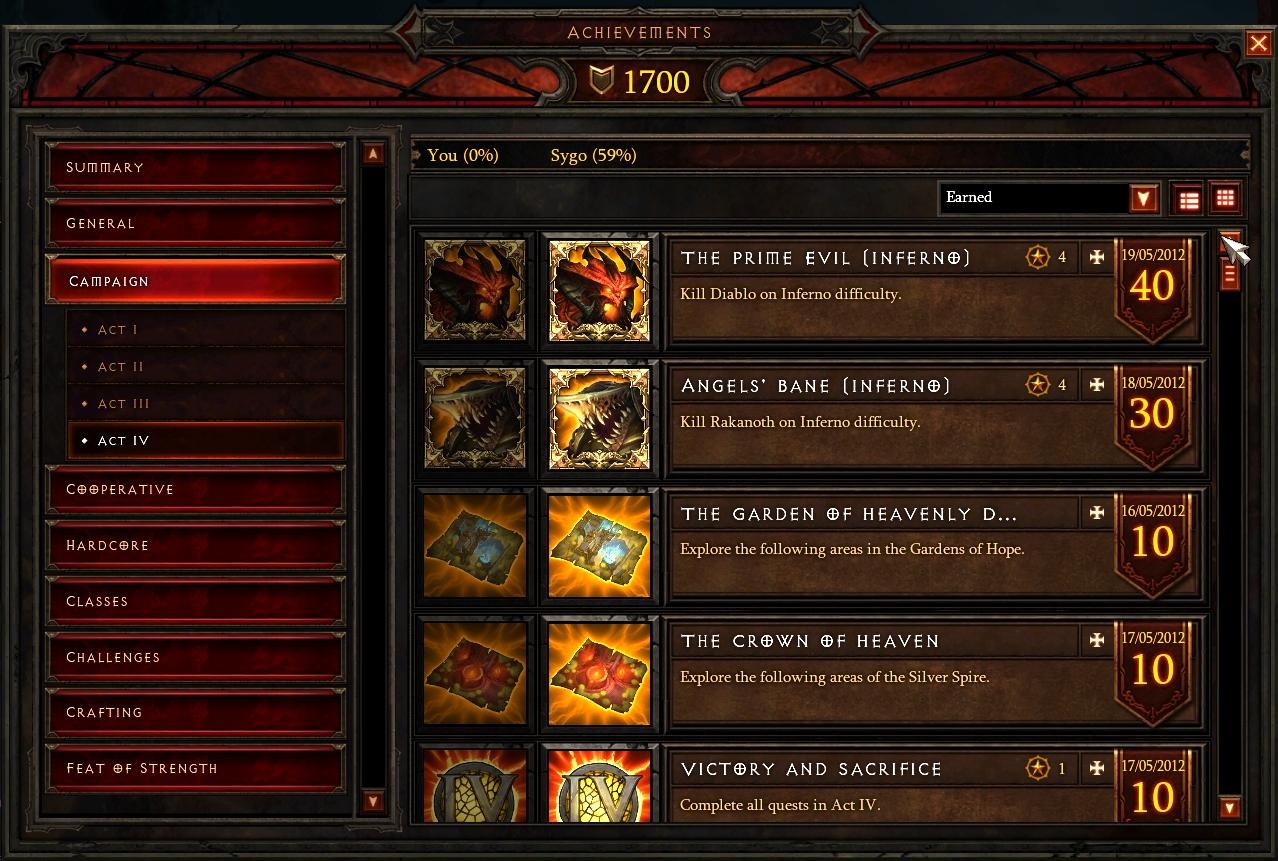The height and width of the screenshot is (861, 1278).
Task: Choose the Challenges category
Action: click(195, 657)
